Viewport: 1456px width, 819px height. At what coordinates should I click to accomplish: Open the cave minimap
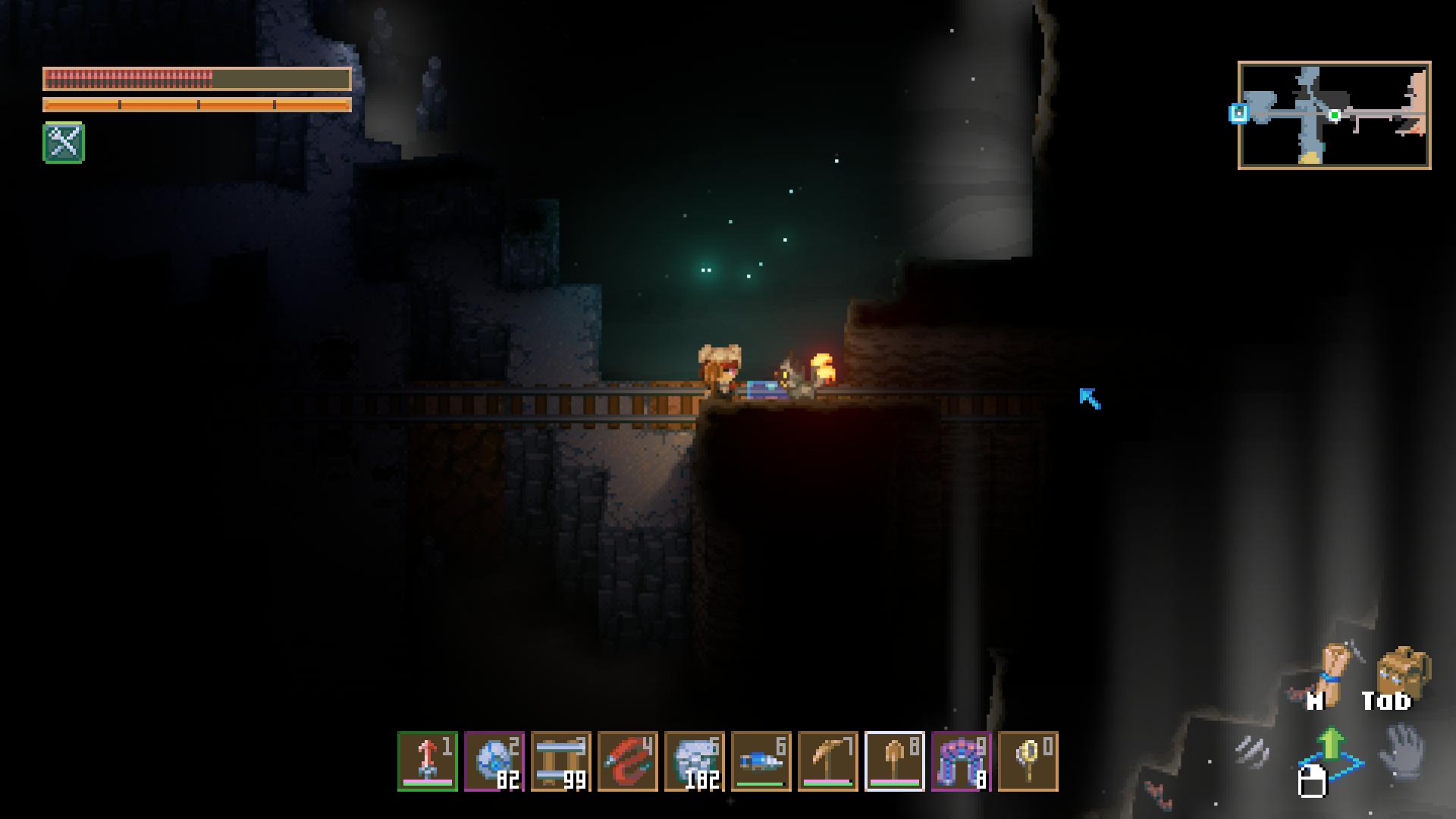point(1334,115)
